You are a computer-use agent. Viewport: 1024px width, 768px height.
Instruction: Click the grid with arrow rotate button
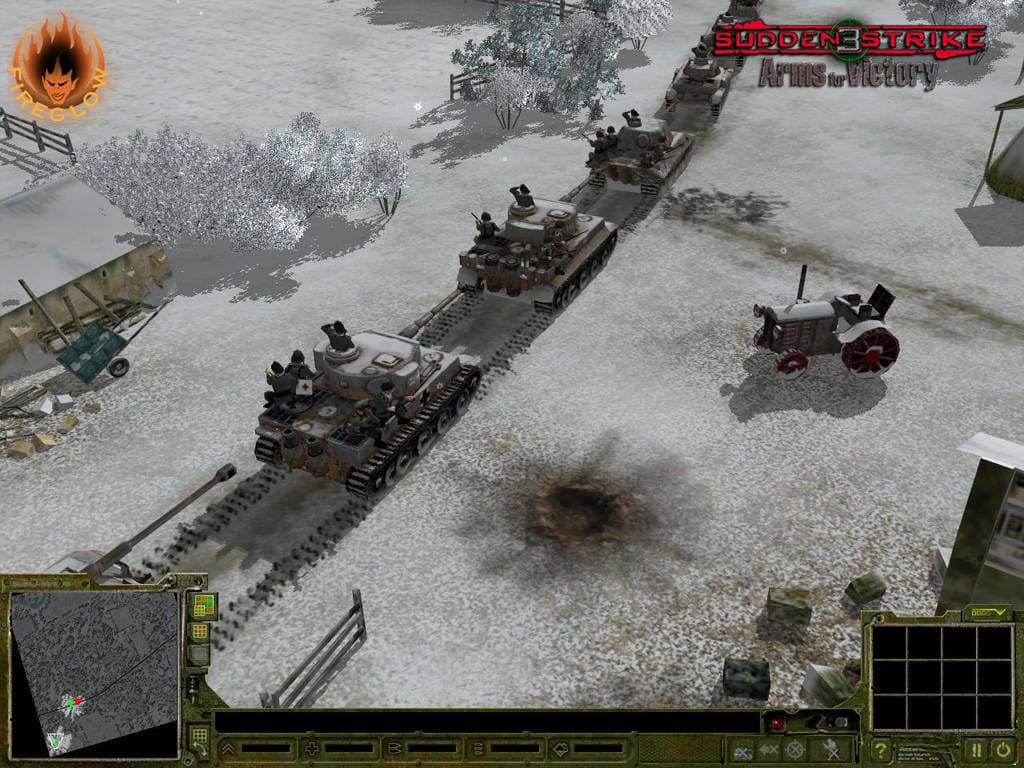tap(200, 740)
